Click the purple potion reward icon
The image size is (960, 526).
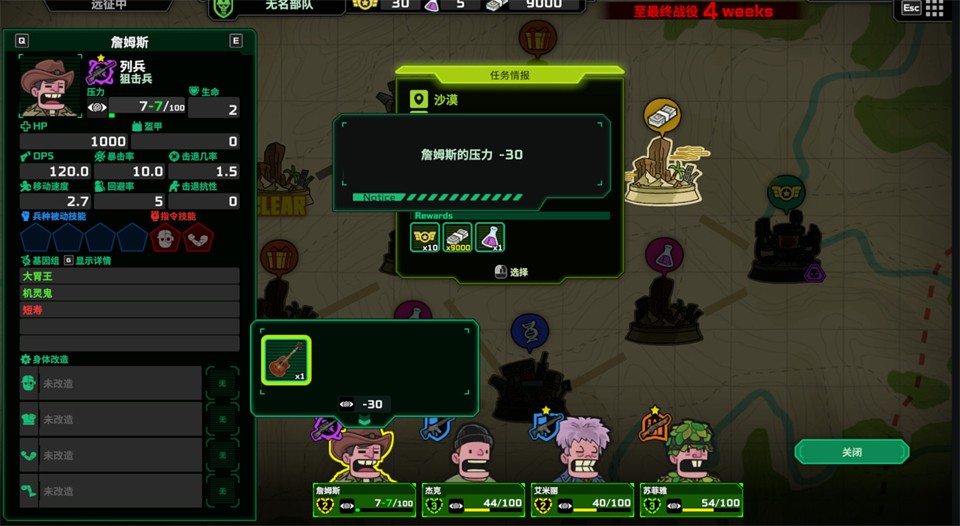tap(490, 237)
